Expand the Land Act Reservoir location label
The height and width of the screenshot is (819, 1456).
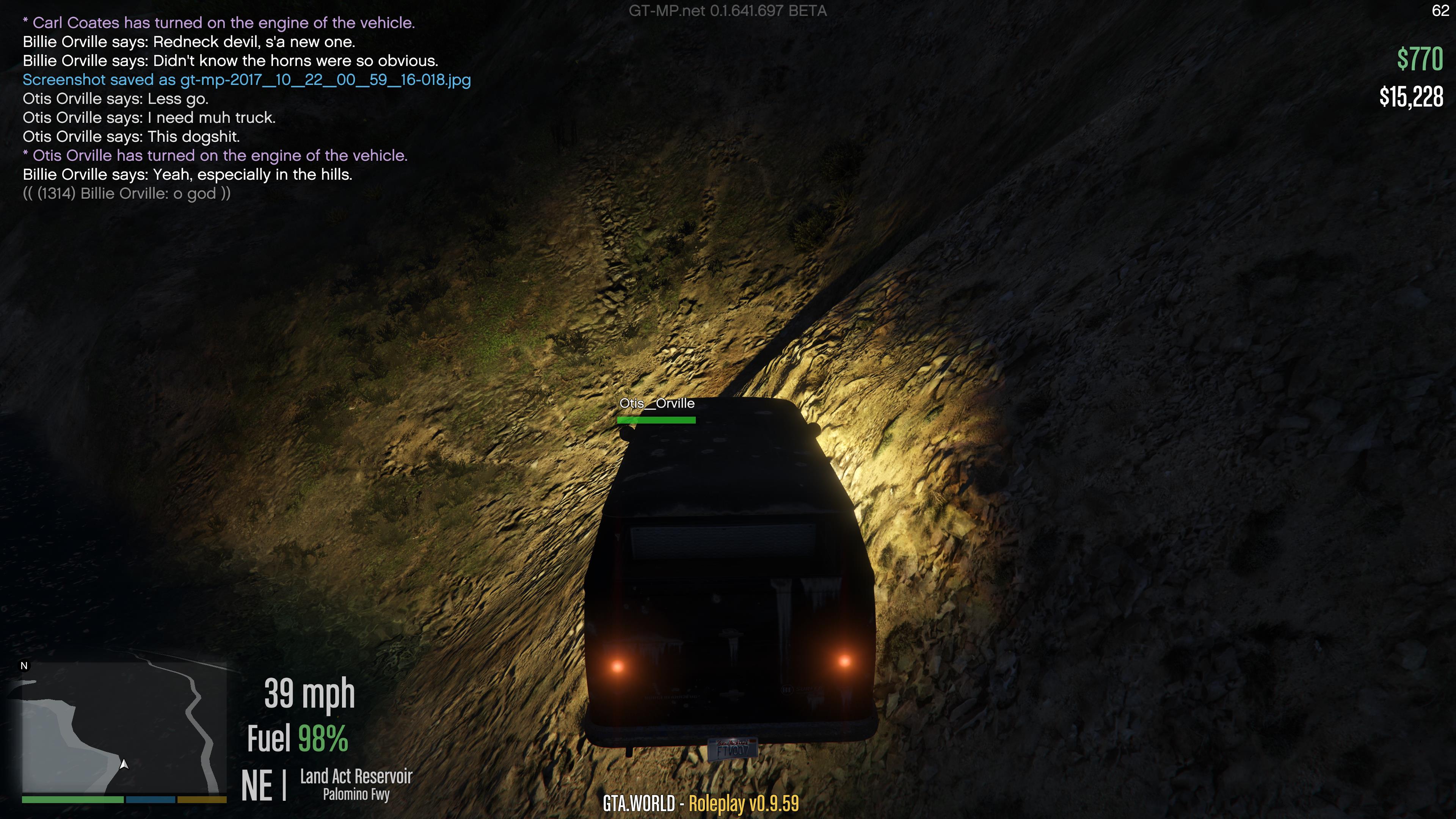357,777
